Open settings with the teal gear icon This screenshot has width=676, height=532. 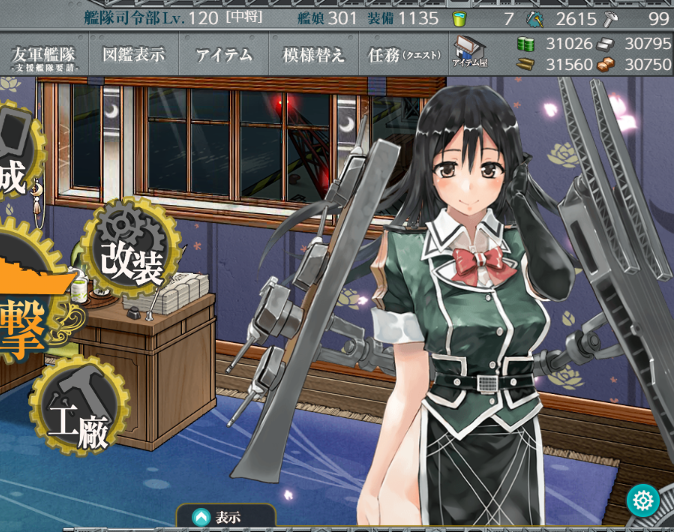(x=642, y=499)
